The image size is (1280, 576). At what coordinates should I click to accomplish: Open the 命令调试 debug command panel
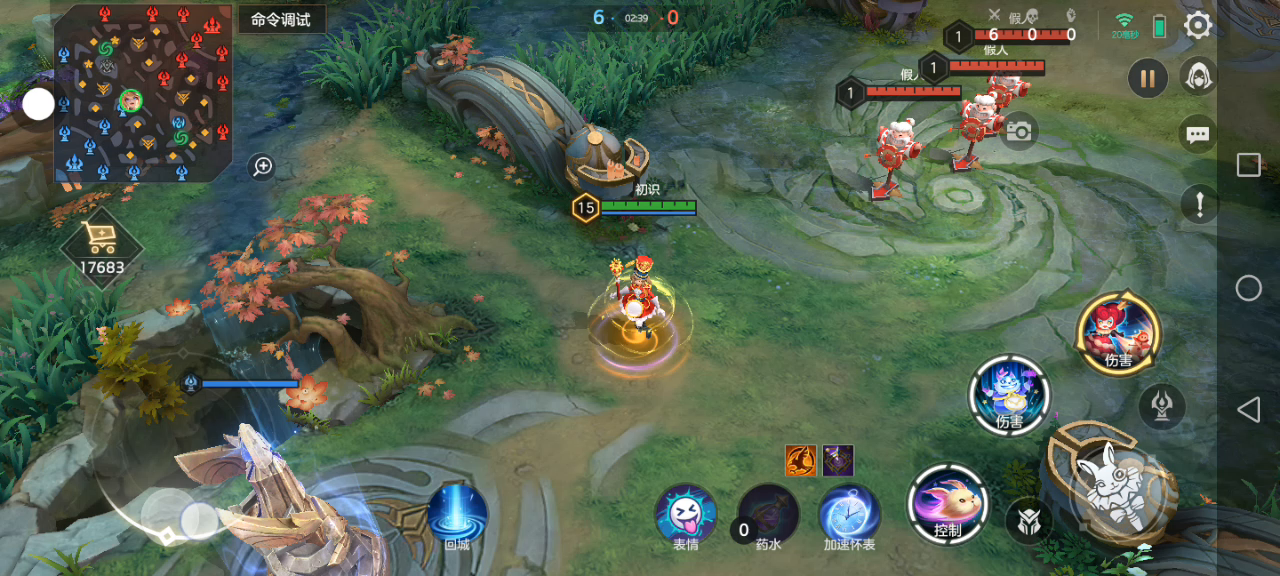click(x=281, y=19)
